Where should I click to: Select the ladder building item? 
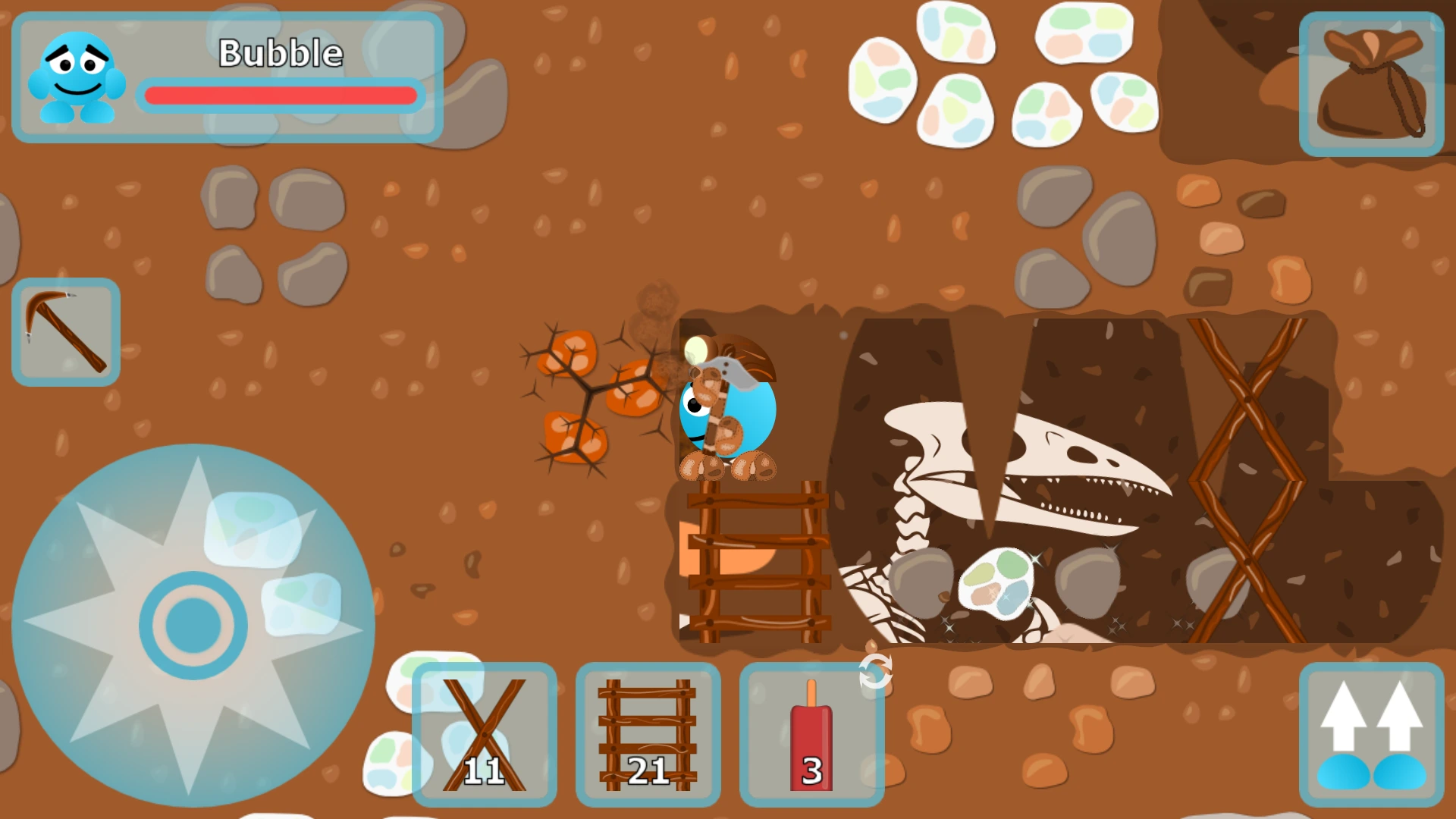coord(648,732)
